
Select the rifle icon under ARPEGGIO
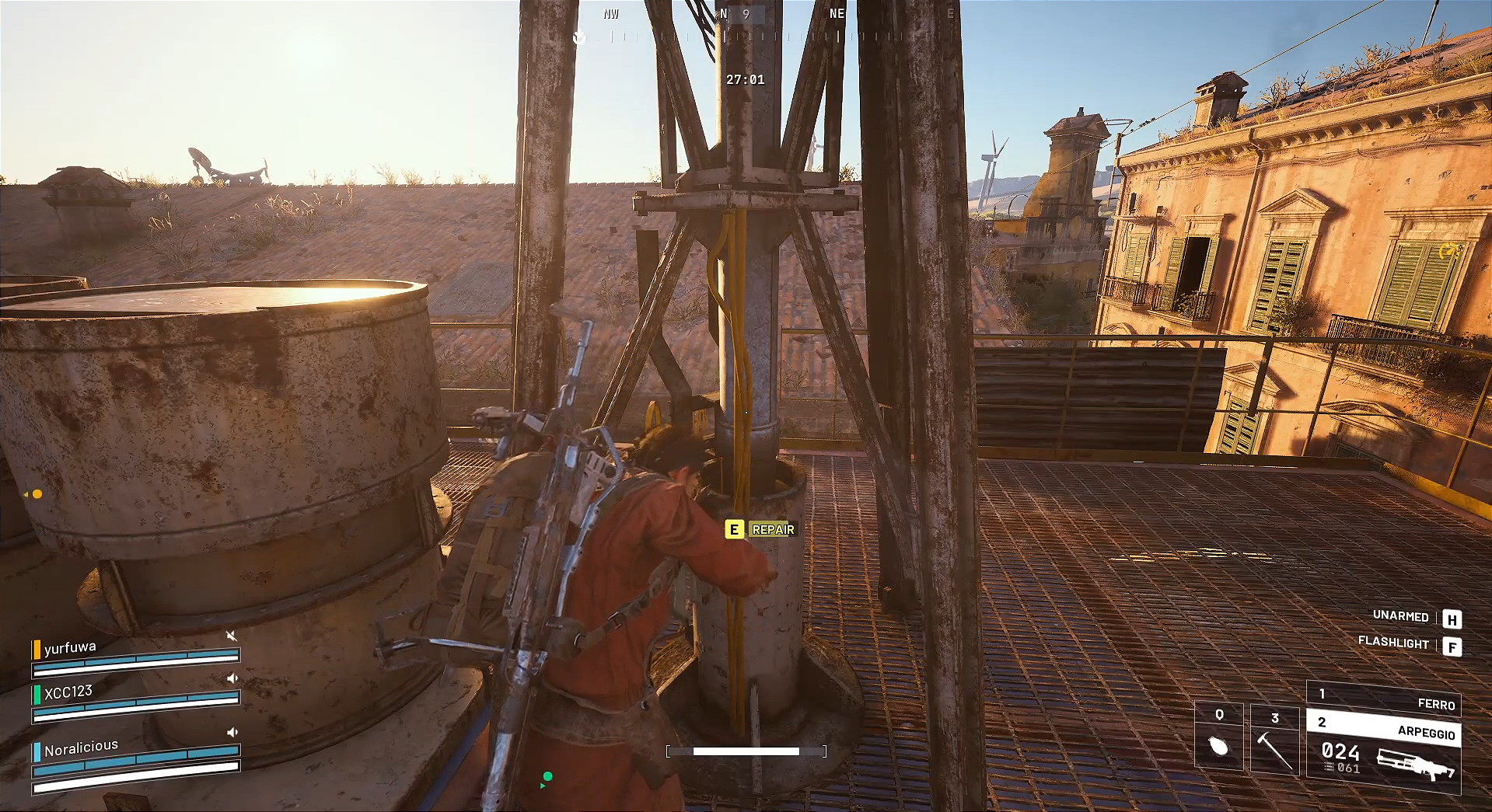pyautogui.click(x=1415, y=764)
